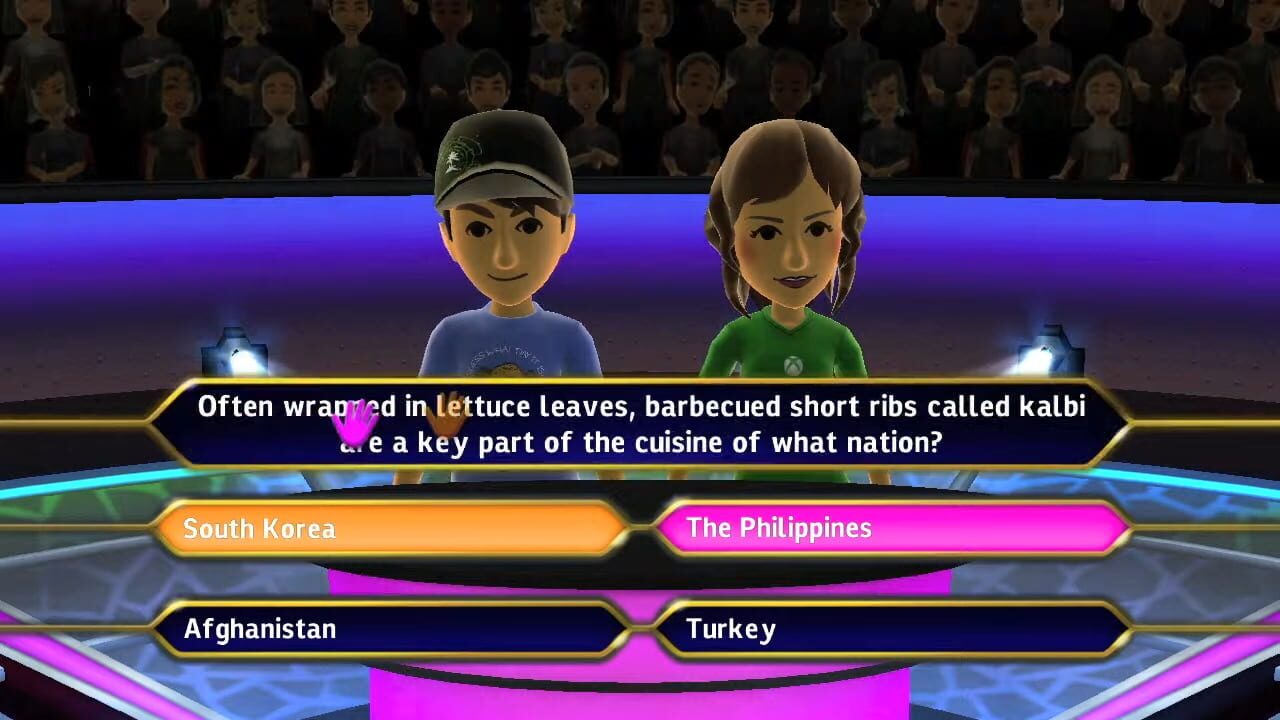
Task: Click the female contestant avatar
Action: [x=790, y=250]
